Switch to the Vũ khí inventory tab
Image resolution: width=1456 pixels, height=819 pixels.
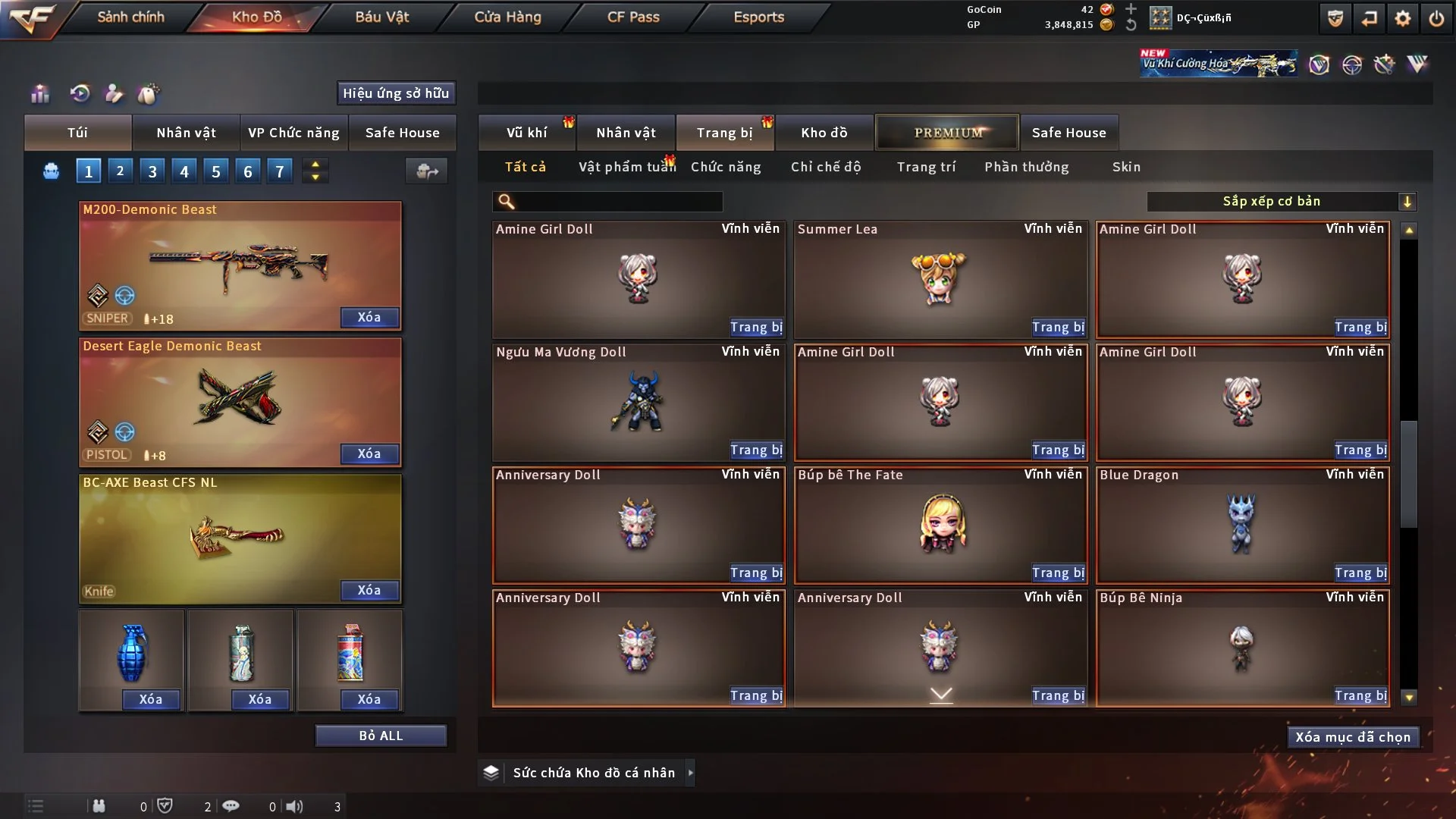[x=526, y=133]
